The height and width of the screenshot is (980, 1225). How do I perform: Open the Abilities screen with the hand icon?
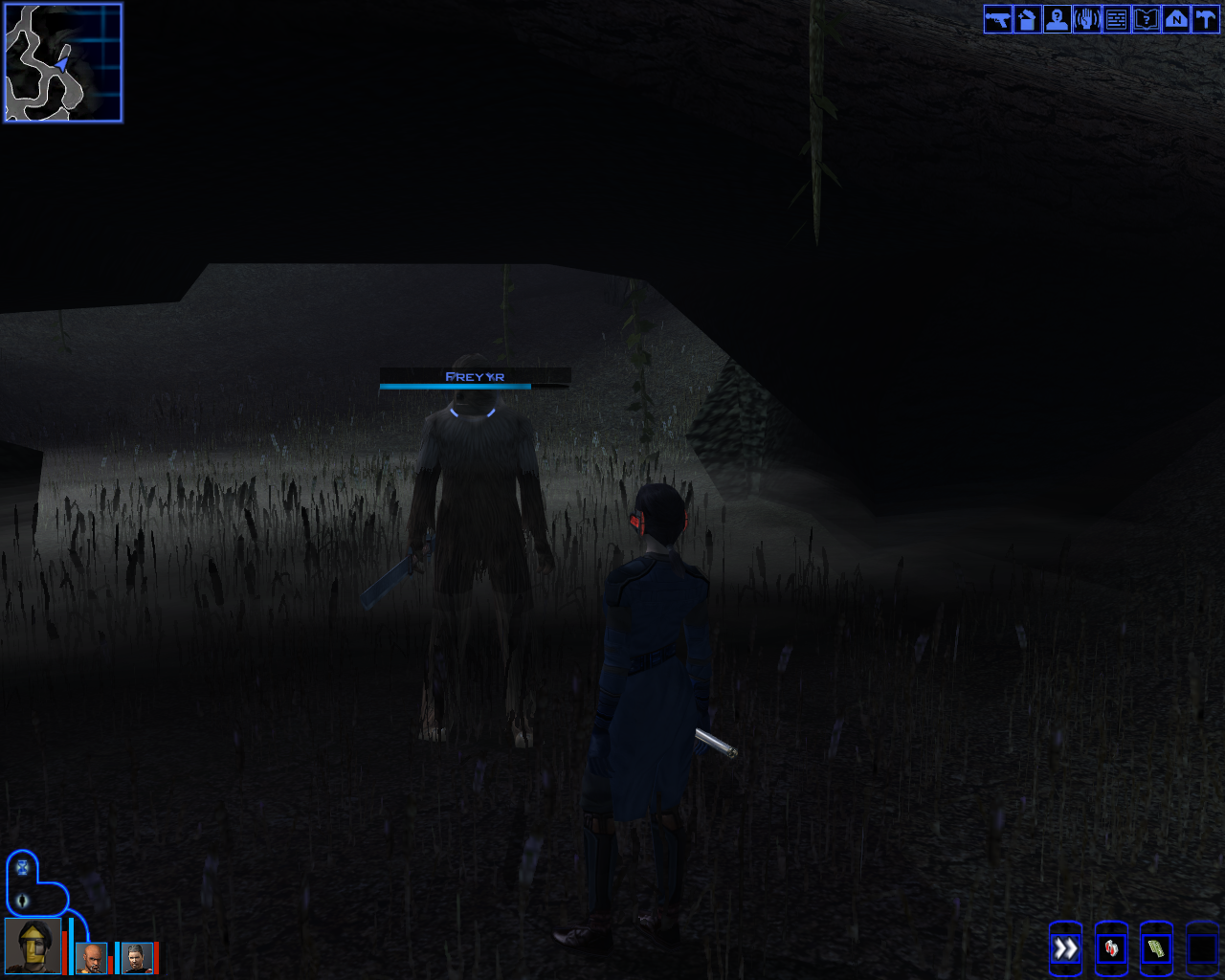[x=1087, y=19]
